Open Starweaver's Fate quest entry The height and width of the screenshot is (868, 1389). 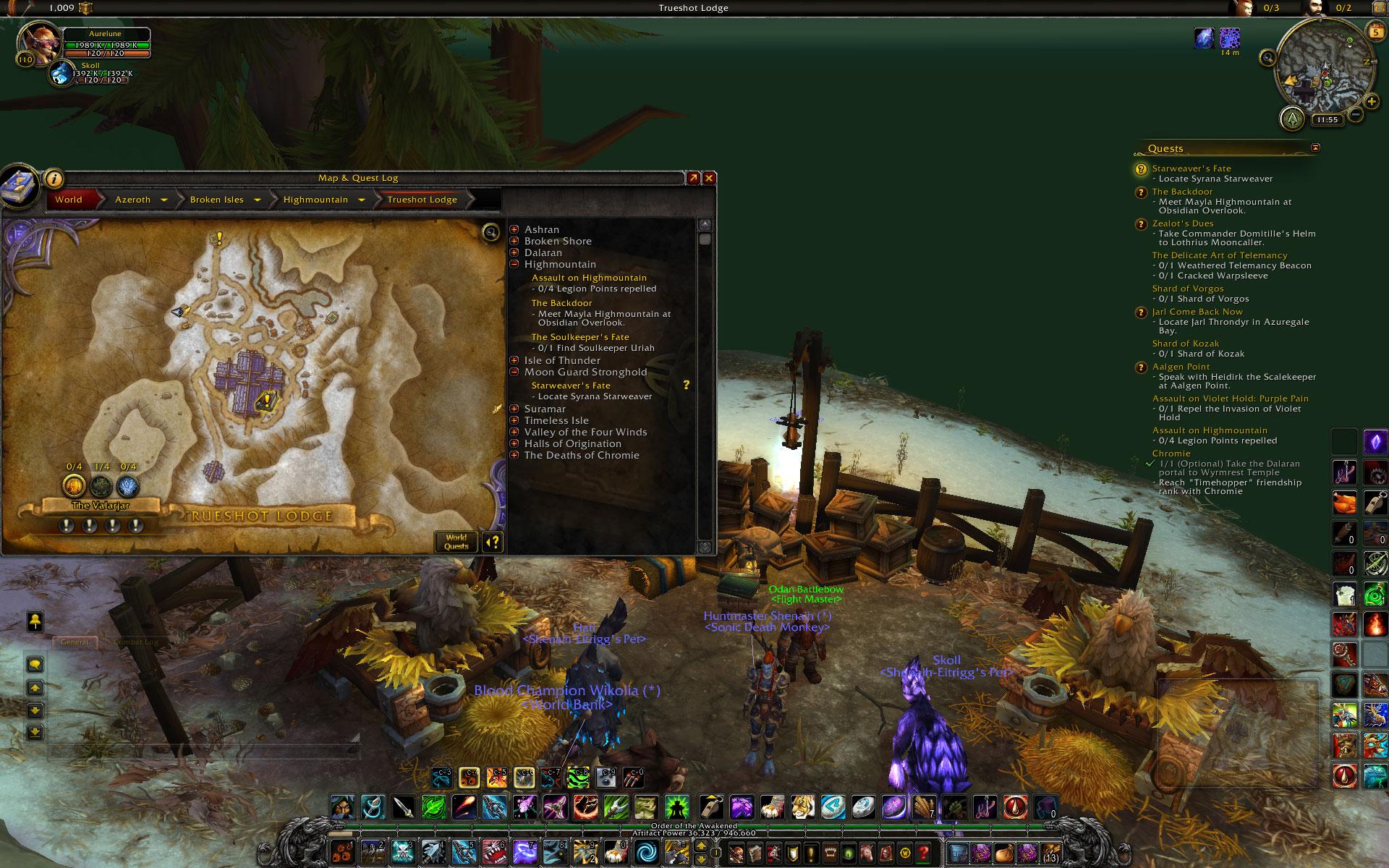pyautogui.click(x=571, y=386)
